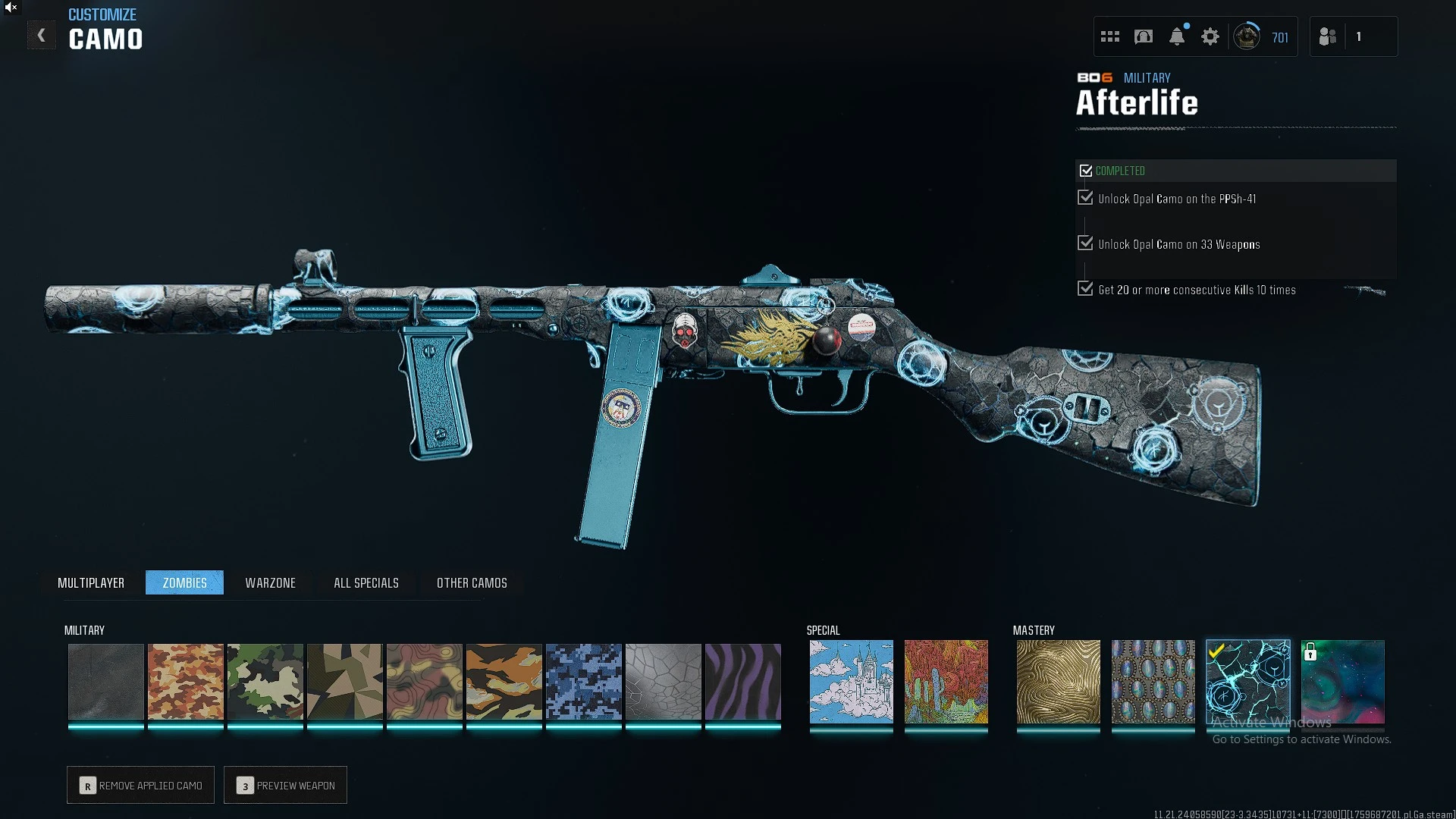Open the settings gear icon
Screen dimensions: 1456x819
1210,36
